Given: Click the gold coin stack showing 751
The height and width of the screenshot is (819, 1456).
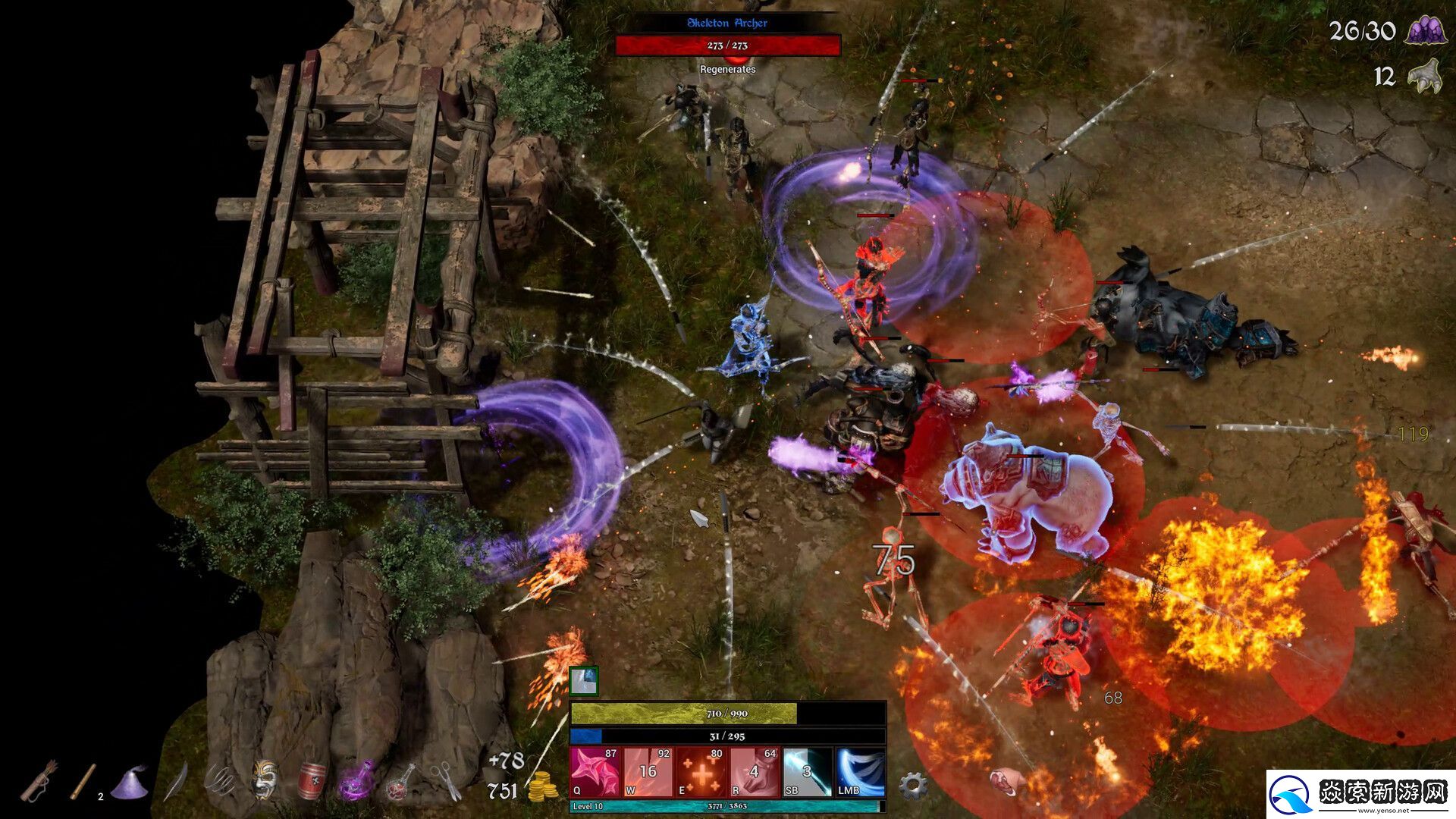Looking at the screenshot, I should click(544, 789).
